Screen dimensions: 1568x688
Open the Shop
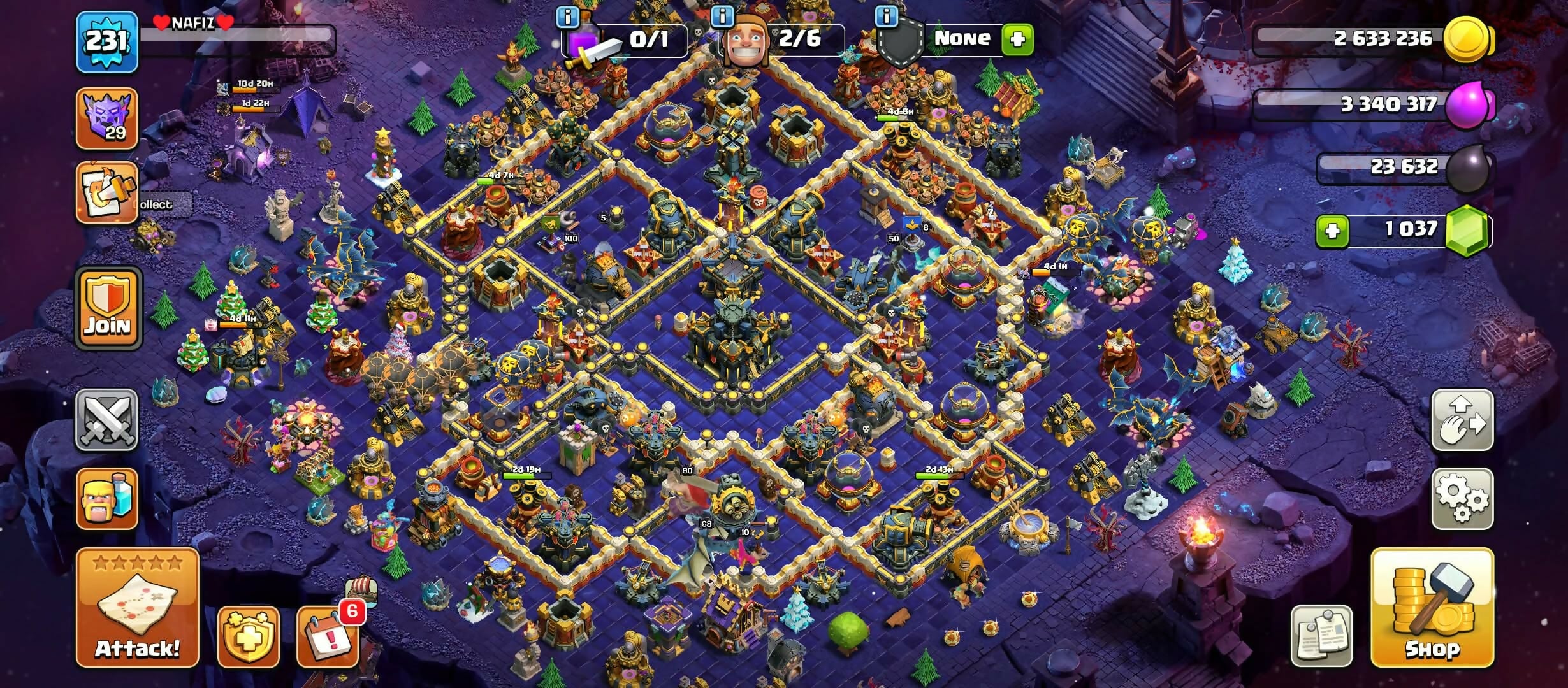point(1432,607)
